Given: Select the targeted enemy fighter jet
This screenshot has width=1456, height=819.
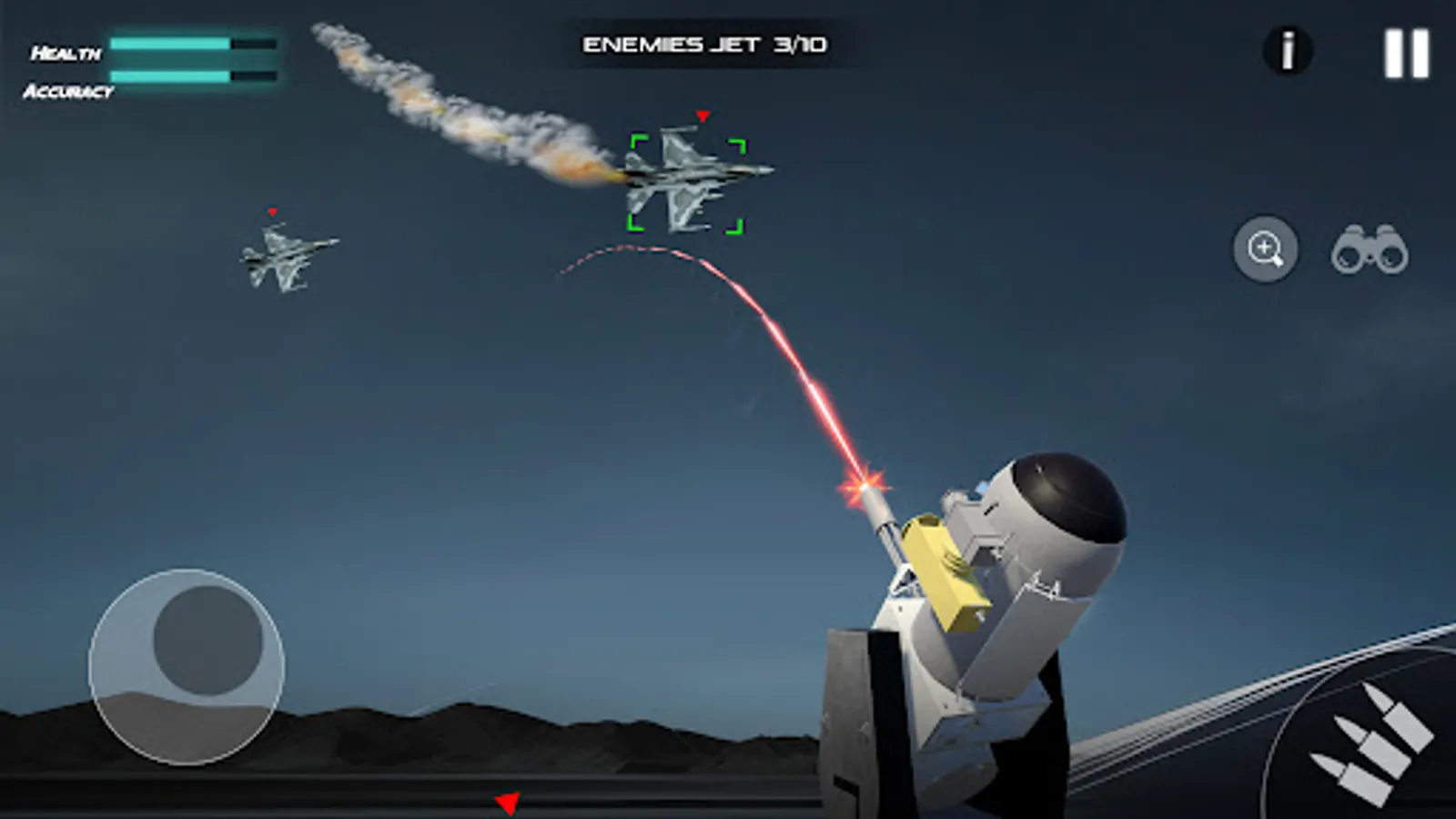Looking at the screenshot, I should coord(682,177).
